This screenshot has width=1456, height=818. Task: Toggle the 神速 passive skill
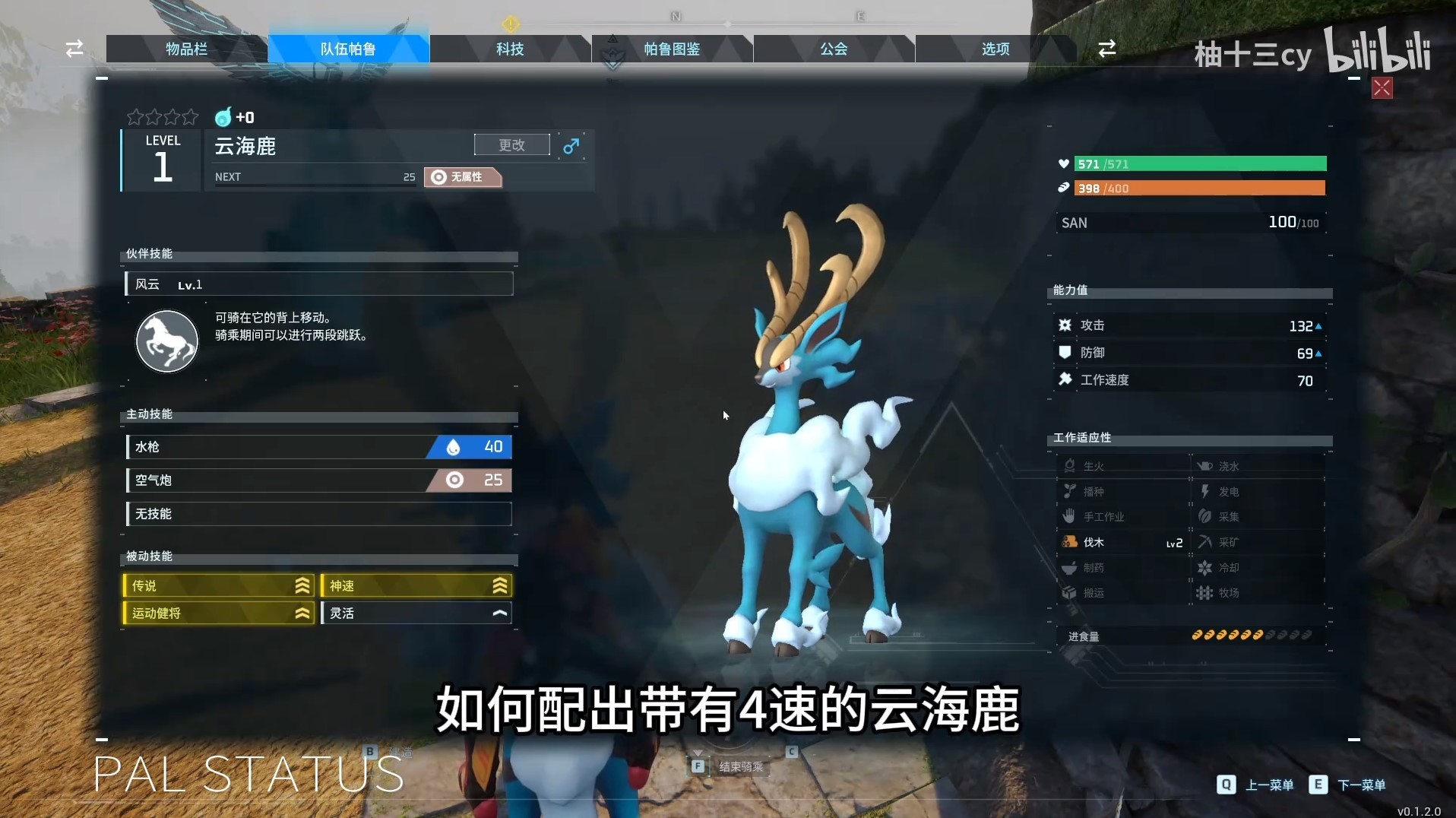[416, 585]
